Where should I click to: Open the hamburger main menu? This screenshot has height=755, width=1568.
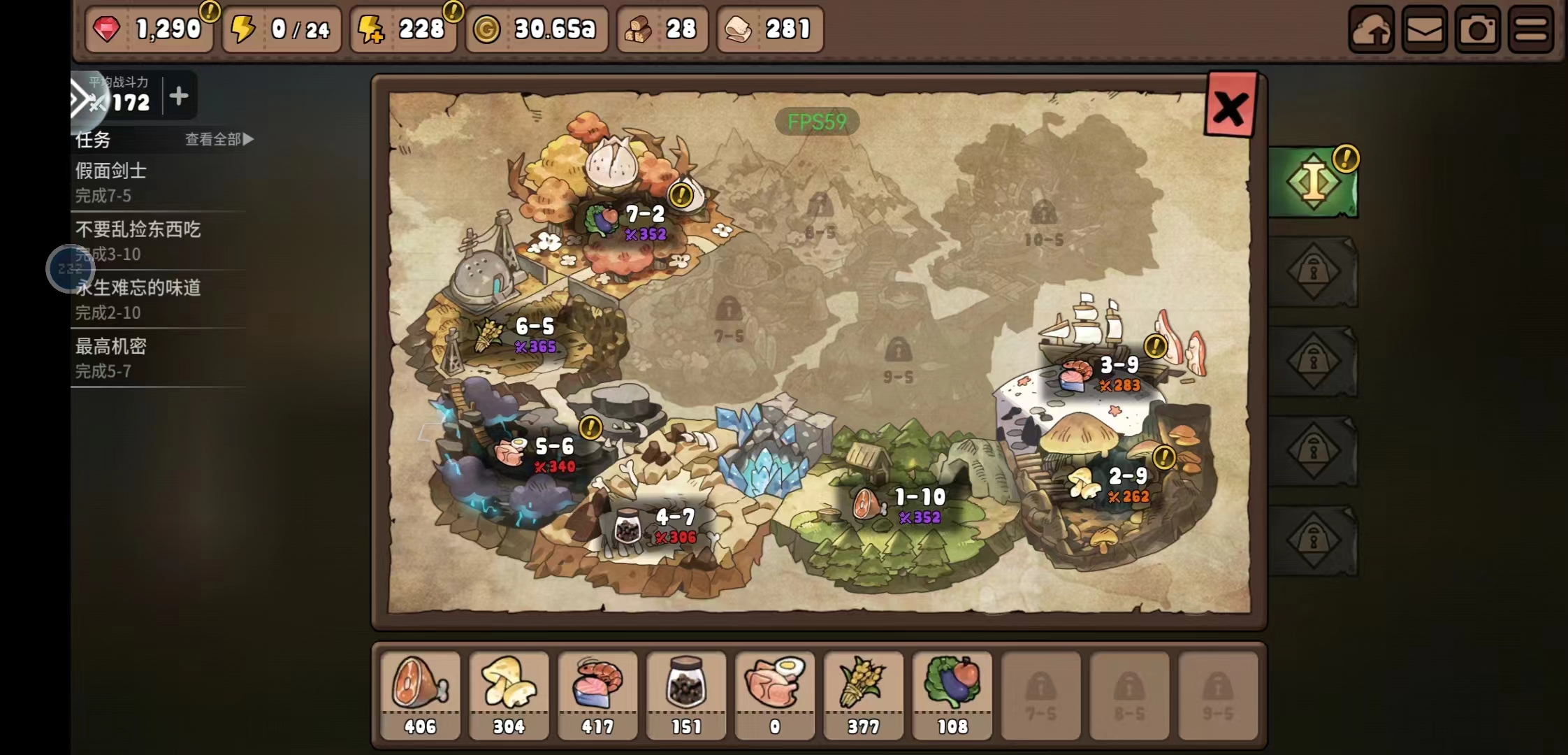pos(1530,29)
